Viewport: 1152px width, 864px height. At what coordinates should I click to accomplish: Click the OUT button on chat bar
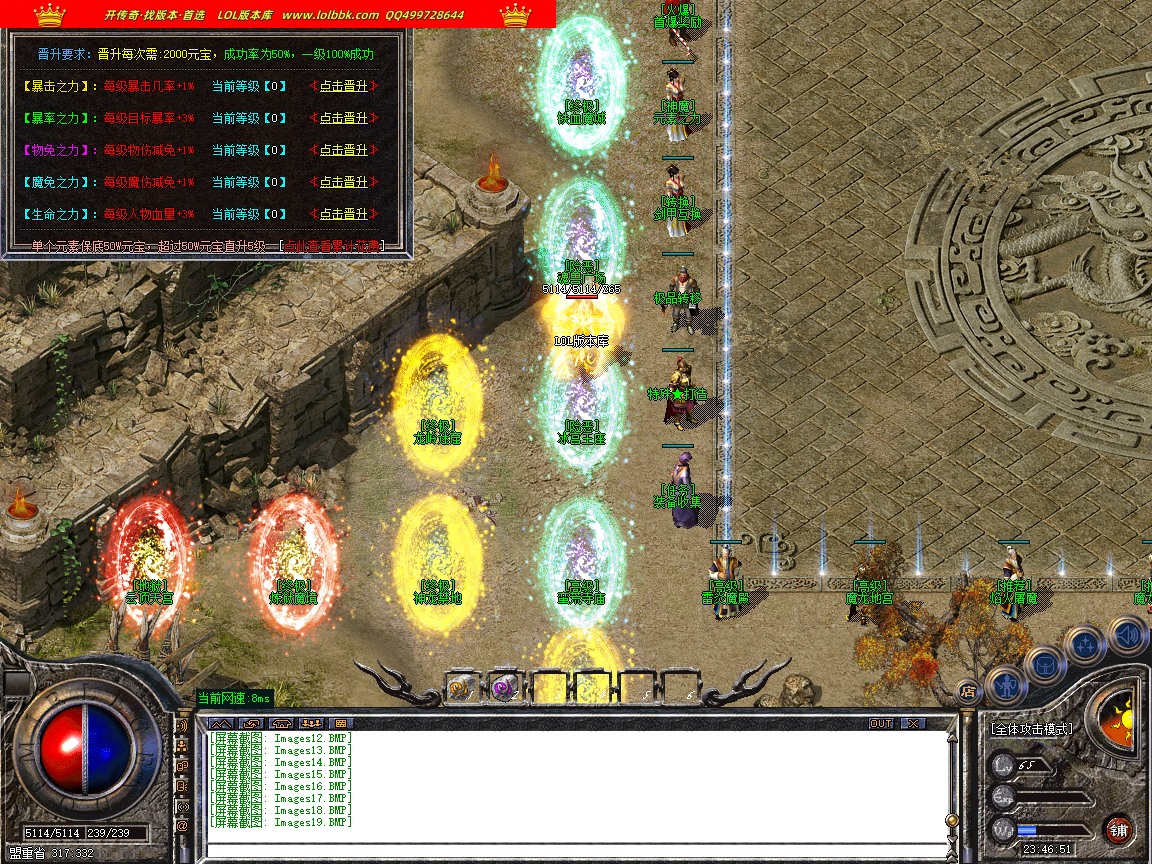(x=880, y=723)
